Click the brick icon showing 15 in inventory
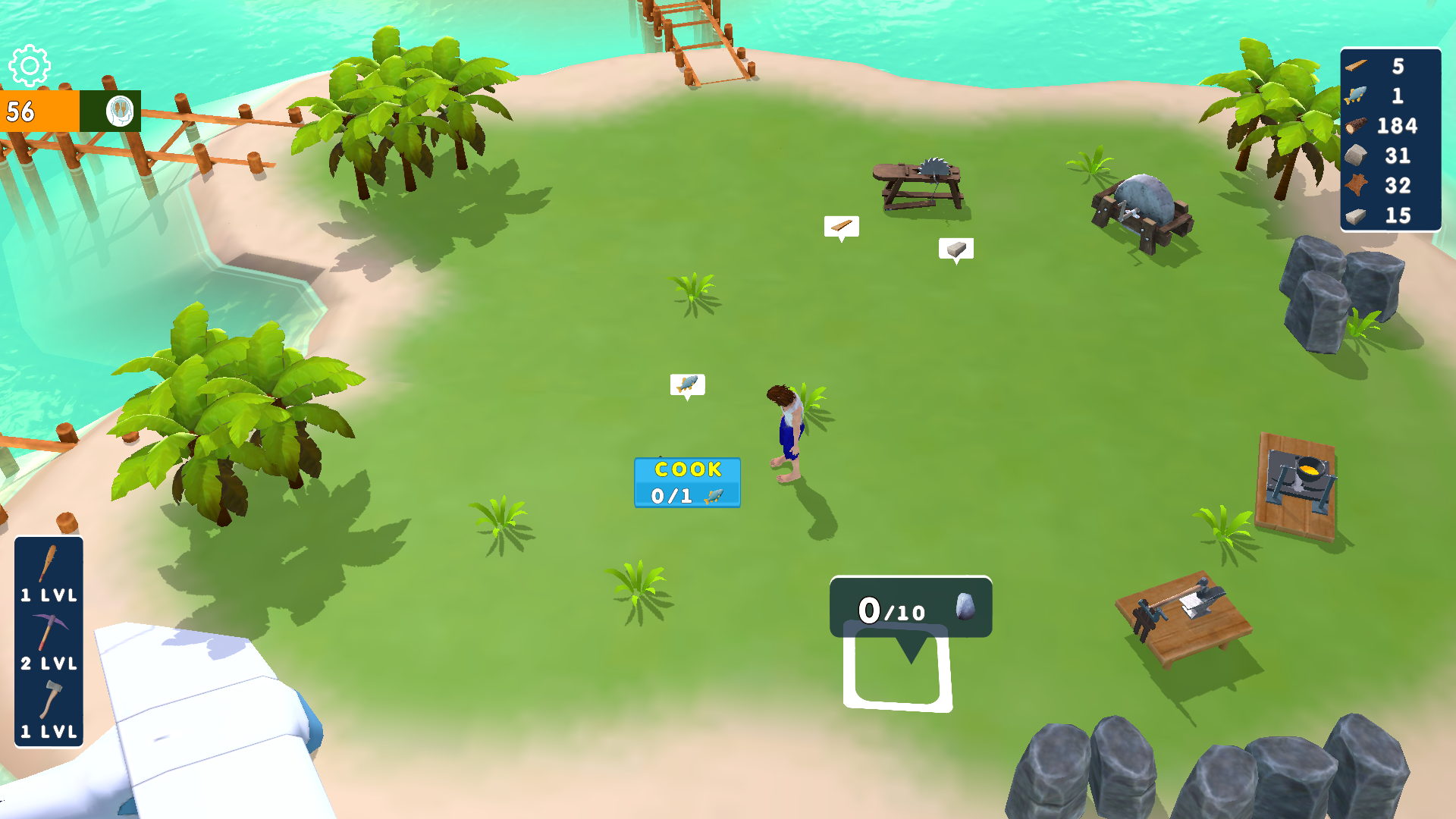1456x819 pixels. (x=1357, y=216)
